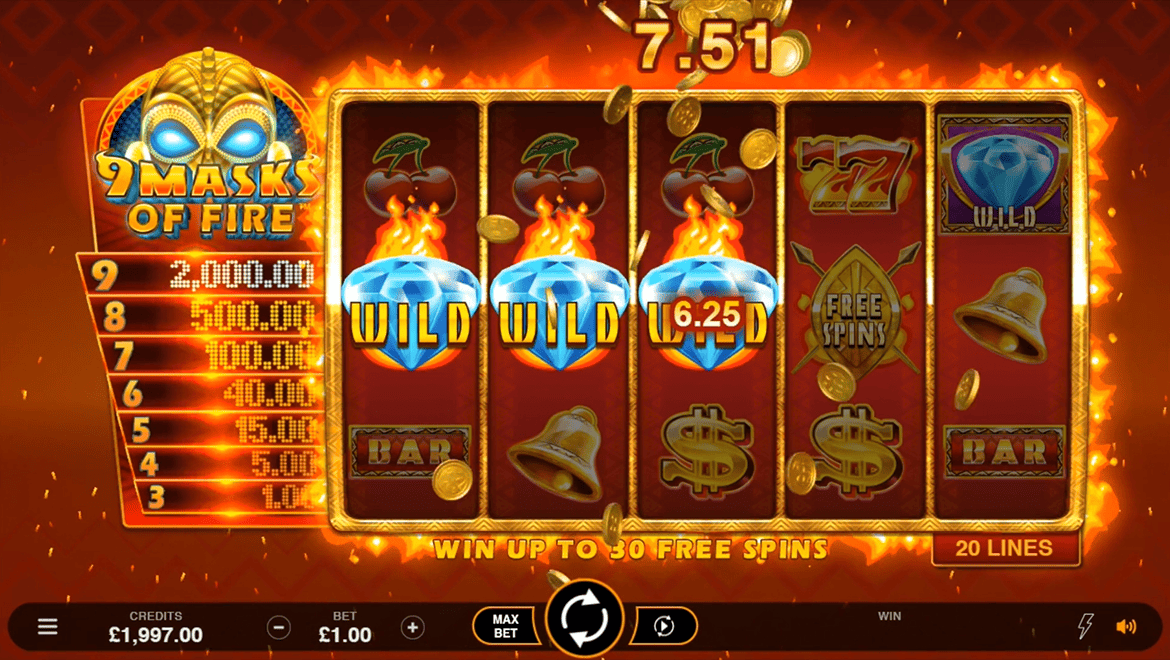Mute the sound with the speaker icon

coord(1126,627)
